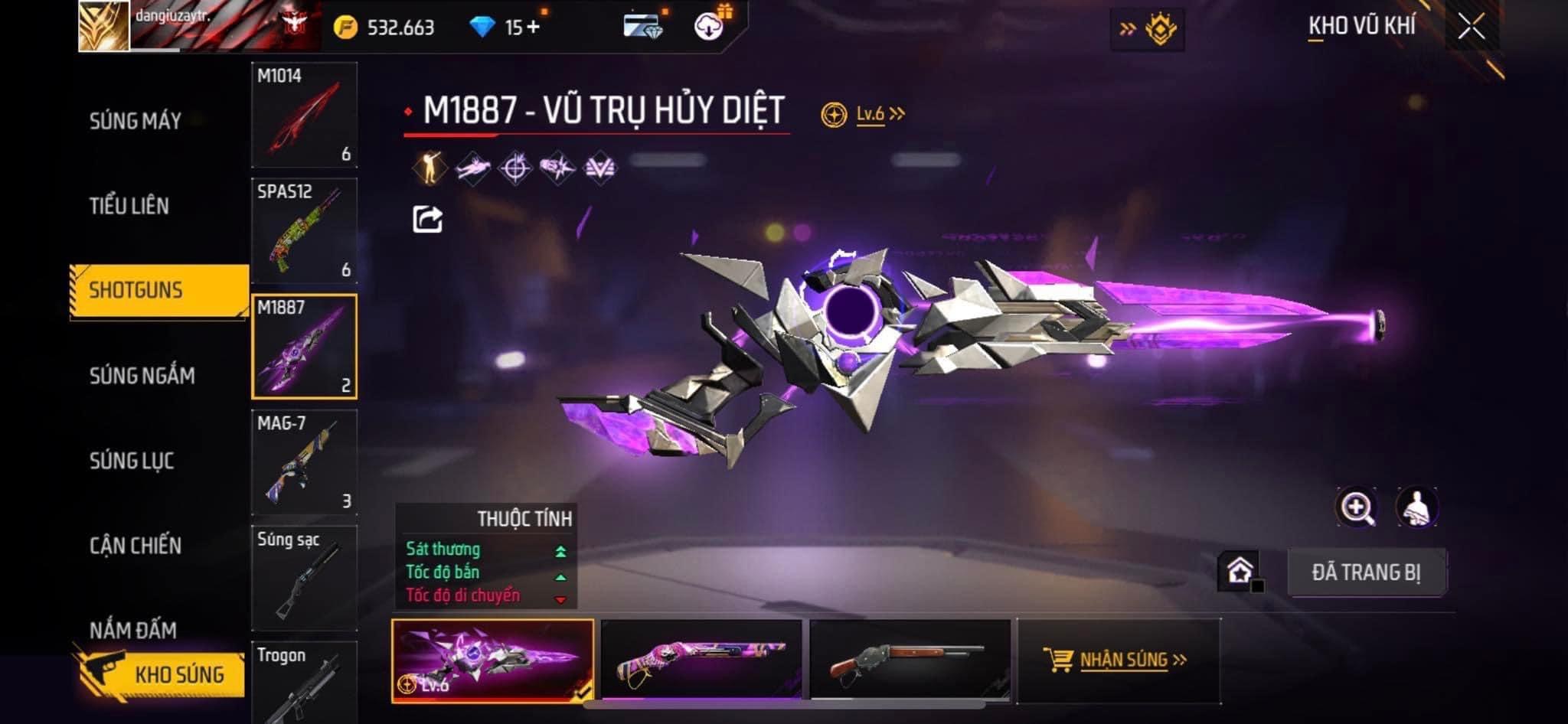
Task: Open the Lv.6 skin level details
Action: pyautogui.click(x=871, y=115)
